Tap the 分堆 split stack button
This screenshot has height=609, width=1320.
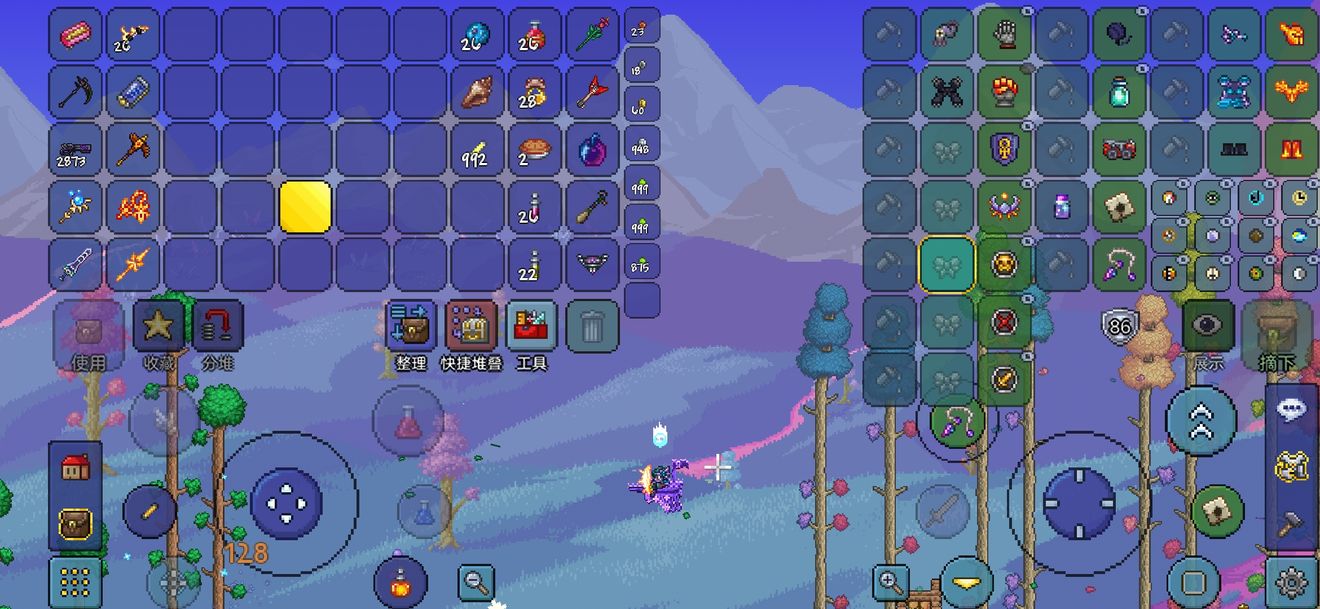217,326
